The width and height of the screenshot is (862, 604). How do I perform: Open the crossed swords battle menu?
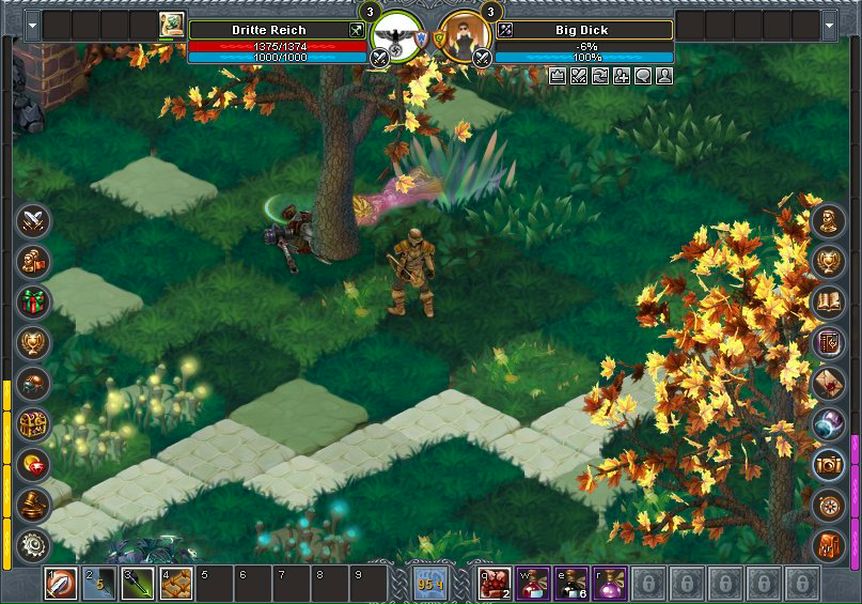tap(34, 220)
